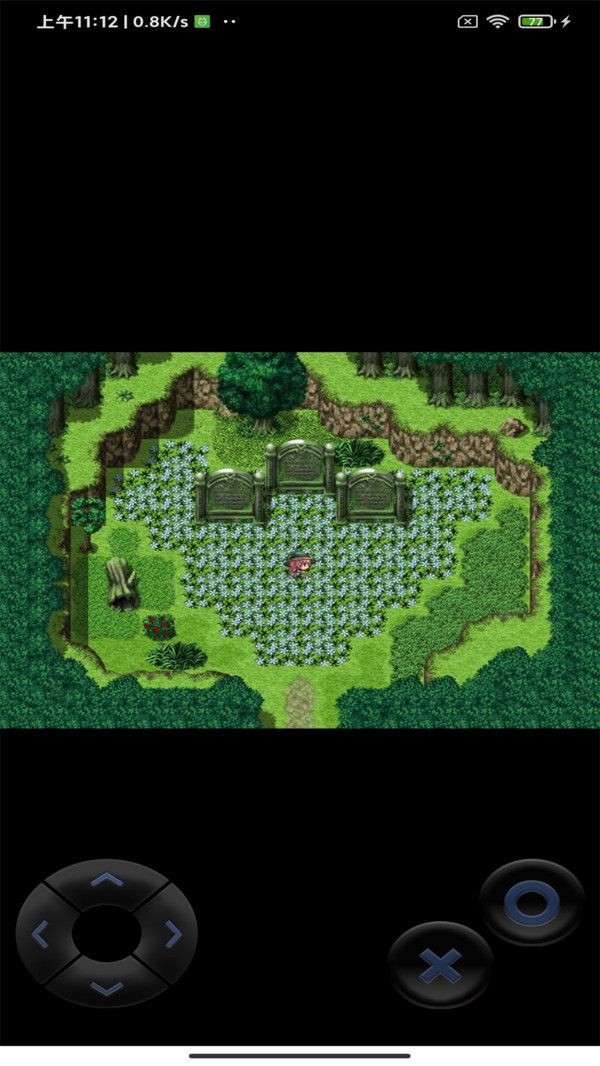Tap the D-pad right arrow

[173, 935]
